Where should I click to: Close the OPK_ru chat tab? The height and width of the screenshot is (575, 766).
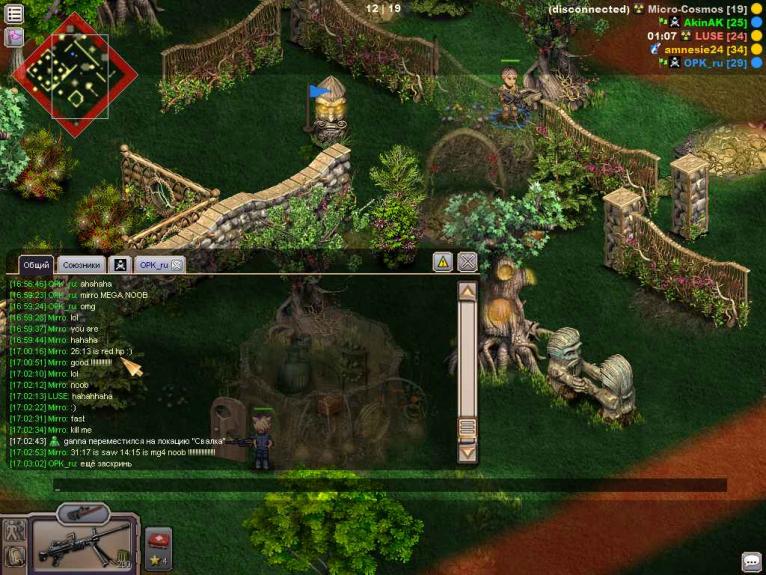(x=177, y=264)
